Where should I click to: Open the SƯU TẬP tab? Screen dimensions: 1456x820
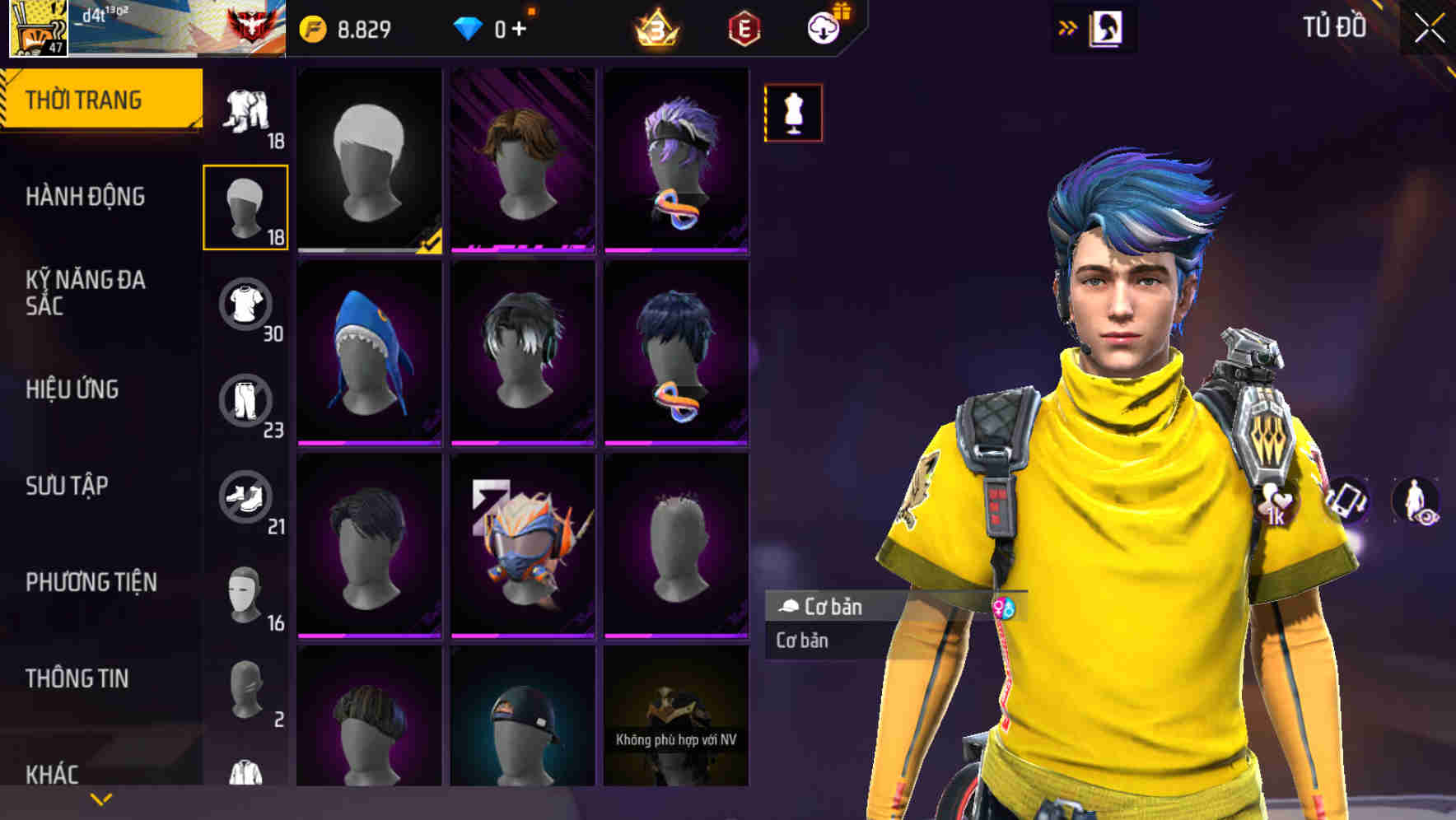[66, 487]
